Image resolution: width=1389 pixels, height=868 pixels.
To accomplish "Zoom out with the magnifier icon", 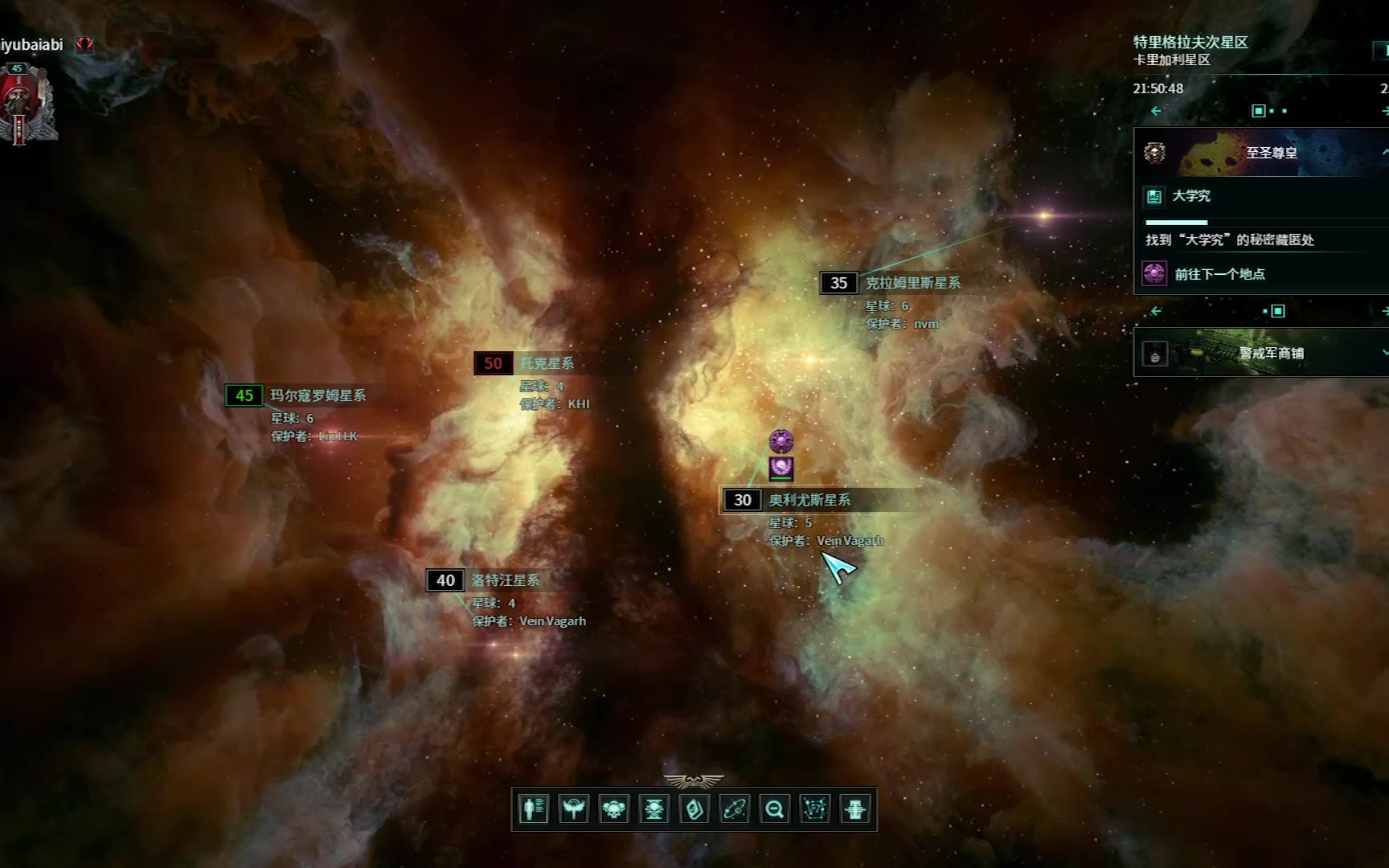I will [x=774, y=809].
